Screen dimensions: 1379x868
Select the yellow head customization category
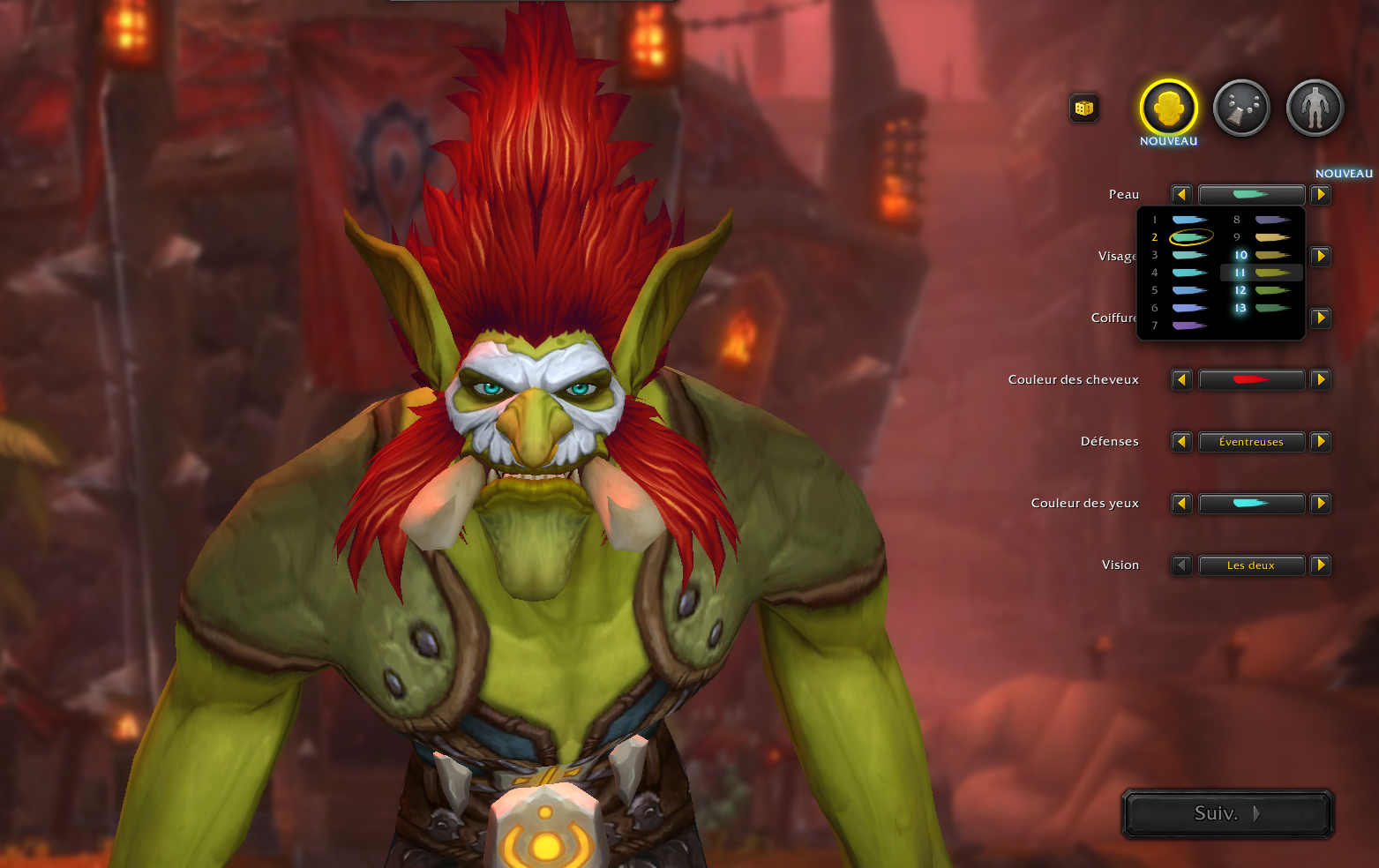pyautogui.click(x=1168, y=108)
